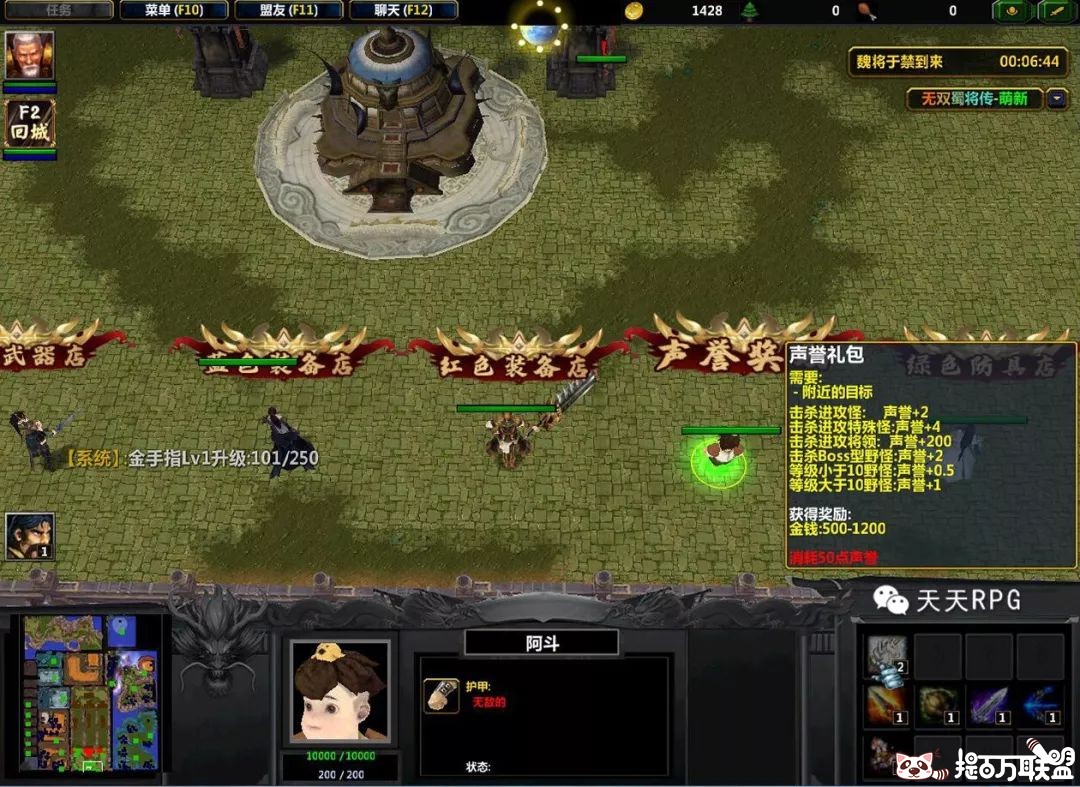
Task: Open the 盟友 (F11) allies panel
Action: (289, 11)
